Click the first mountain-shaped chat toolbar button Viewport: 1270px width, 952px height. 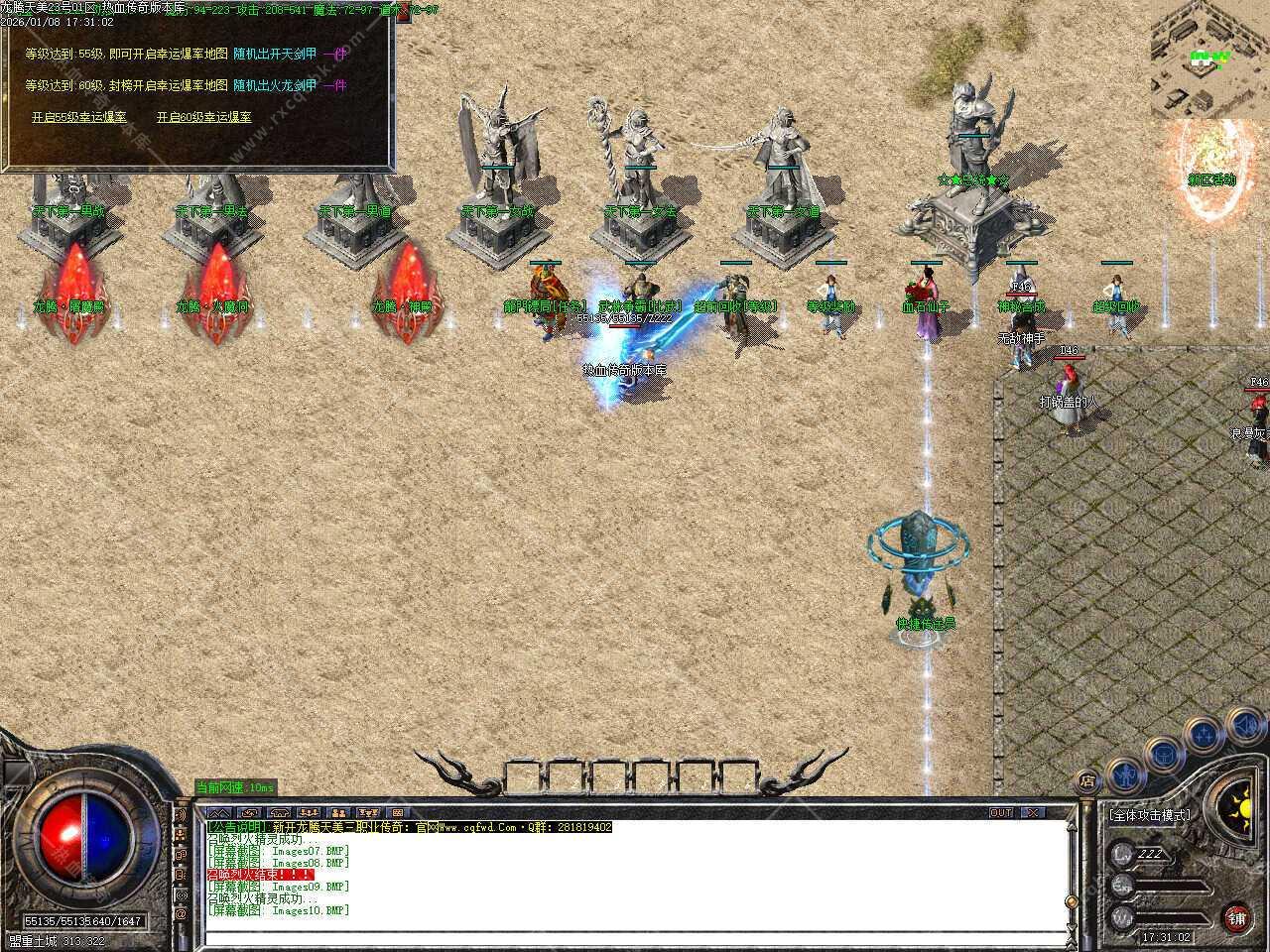click(219, 812)
